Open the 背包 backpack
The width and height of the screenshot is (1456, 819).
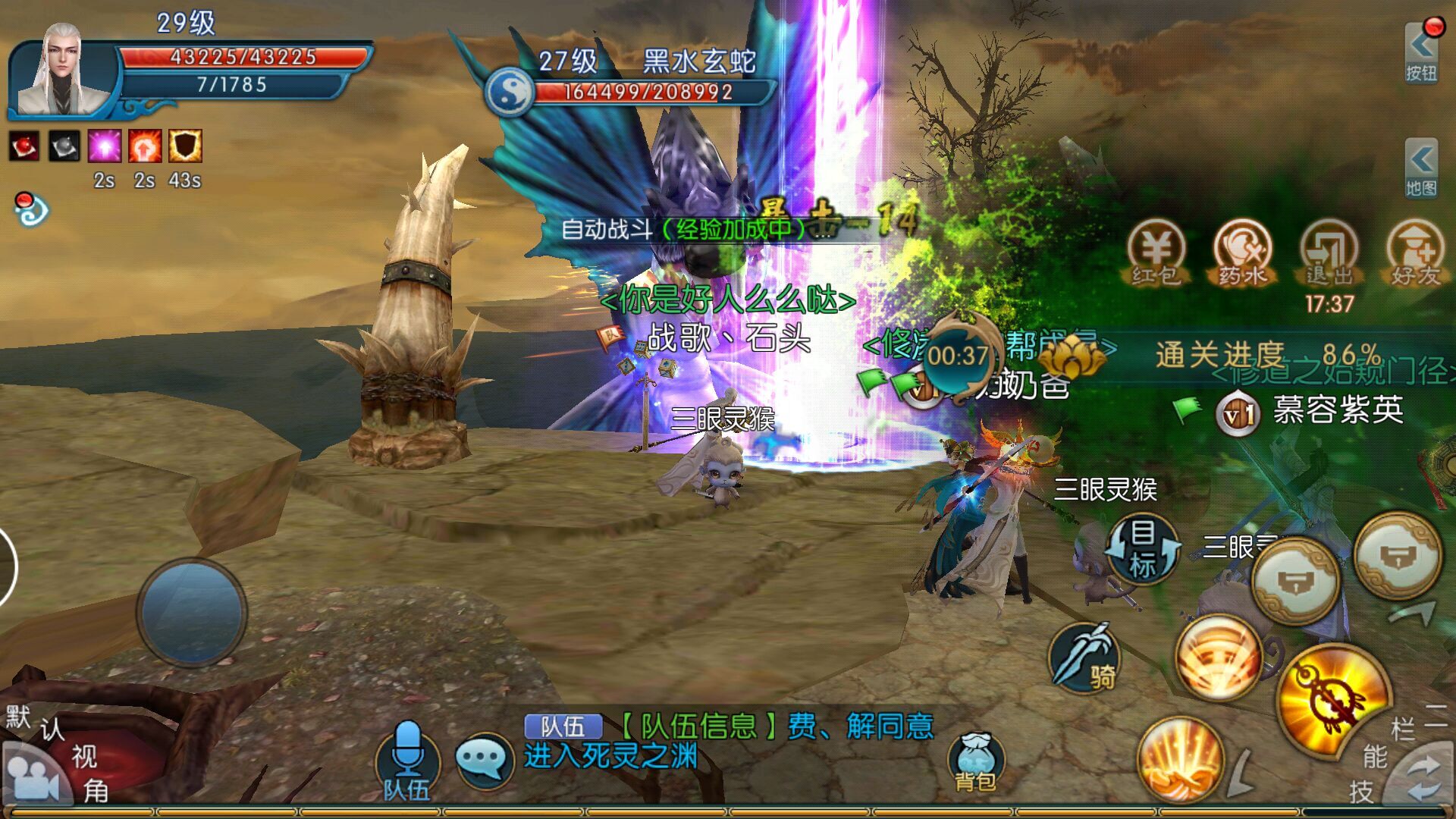tap(975, 762)
